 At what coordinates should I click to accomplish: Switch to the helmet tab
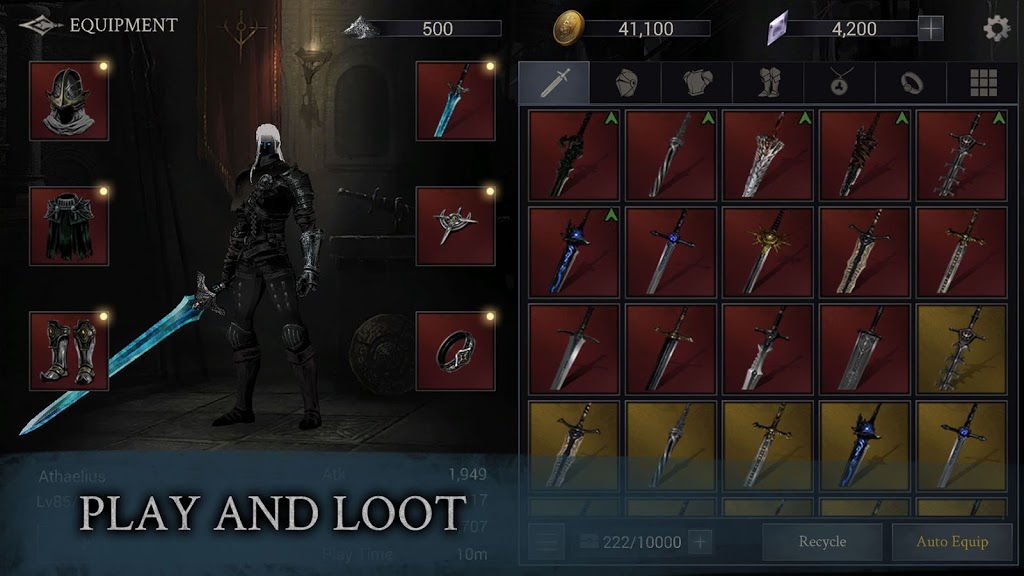tap(626, 83)
